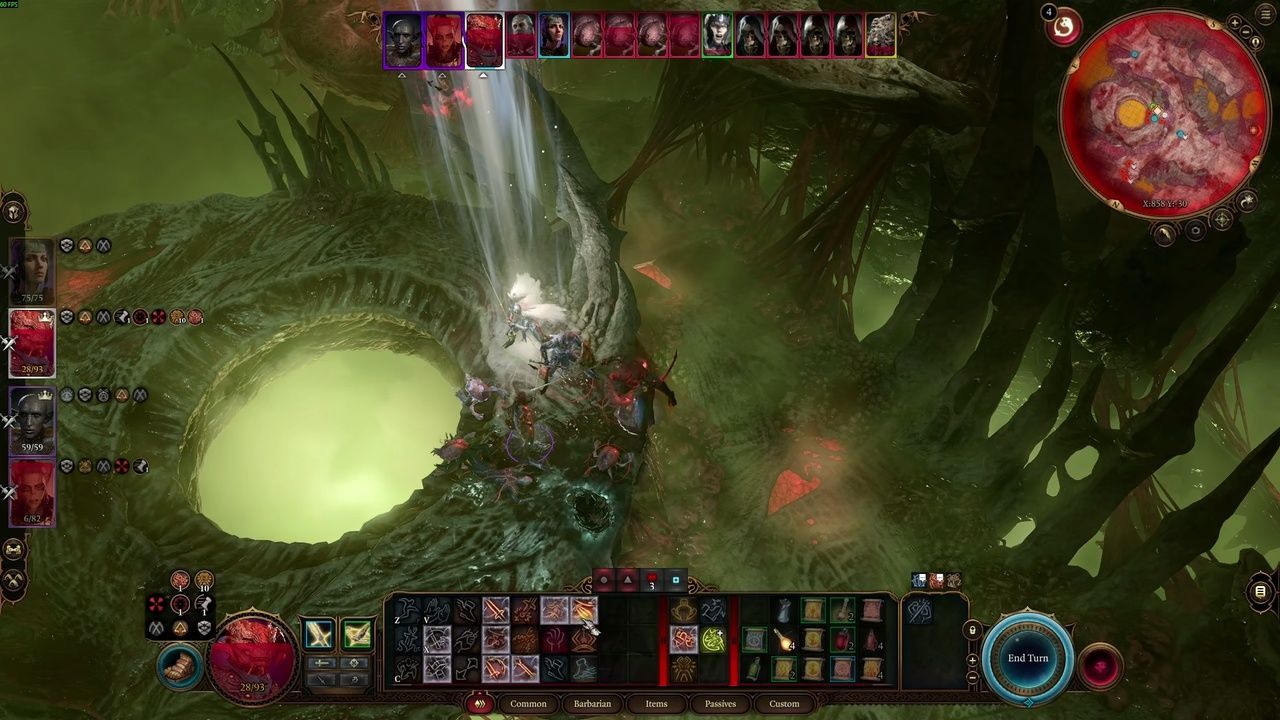Open the circular minimap
Image resolution: width=1280 pixels, height=720 pixels.
point(1164,112)
